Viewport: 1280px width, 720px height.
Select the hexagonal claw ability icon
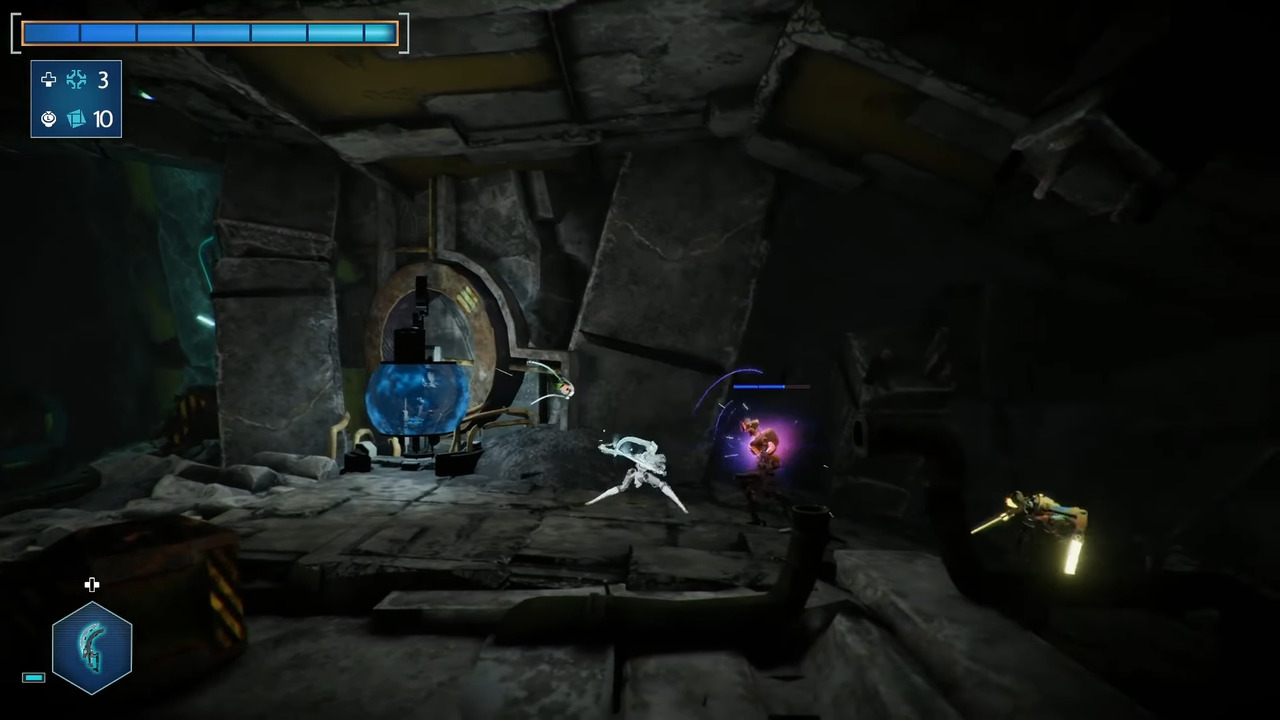92,647
